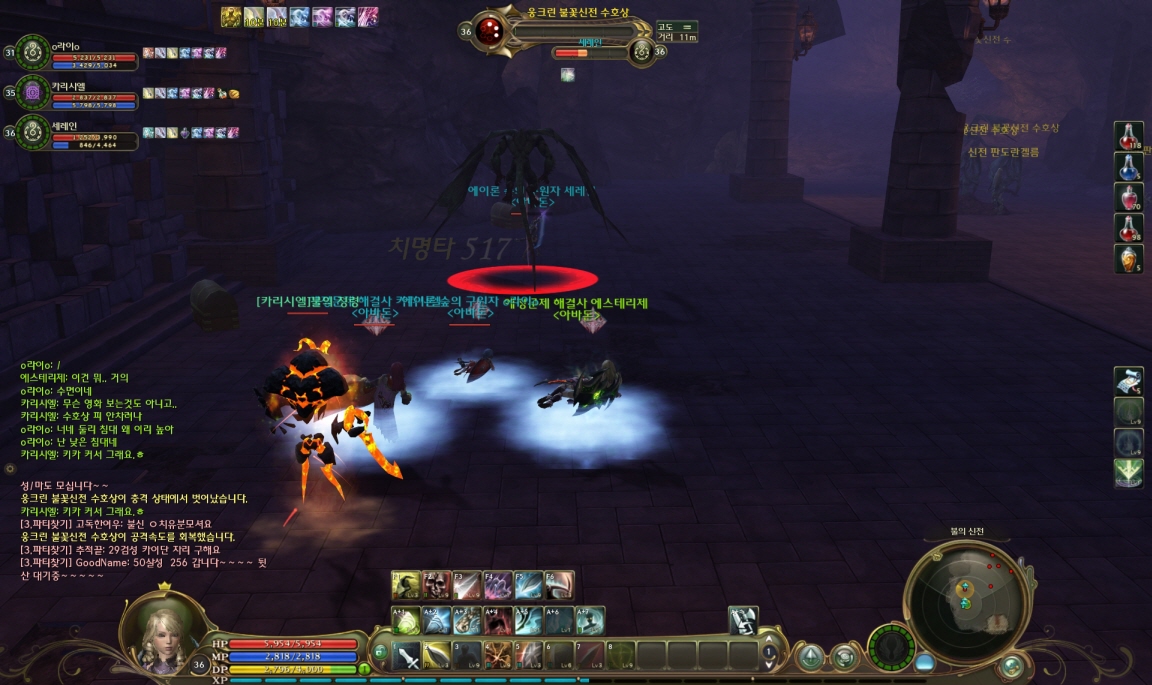Use the scroll item with 5 count
1152x685 pixels.
click(x=1129, y=381)
